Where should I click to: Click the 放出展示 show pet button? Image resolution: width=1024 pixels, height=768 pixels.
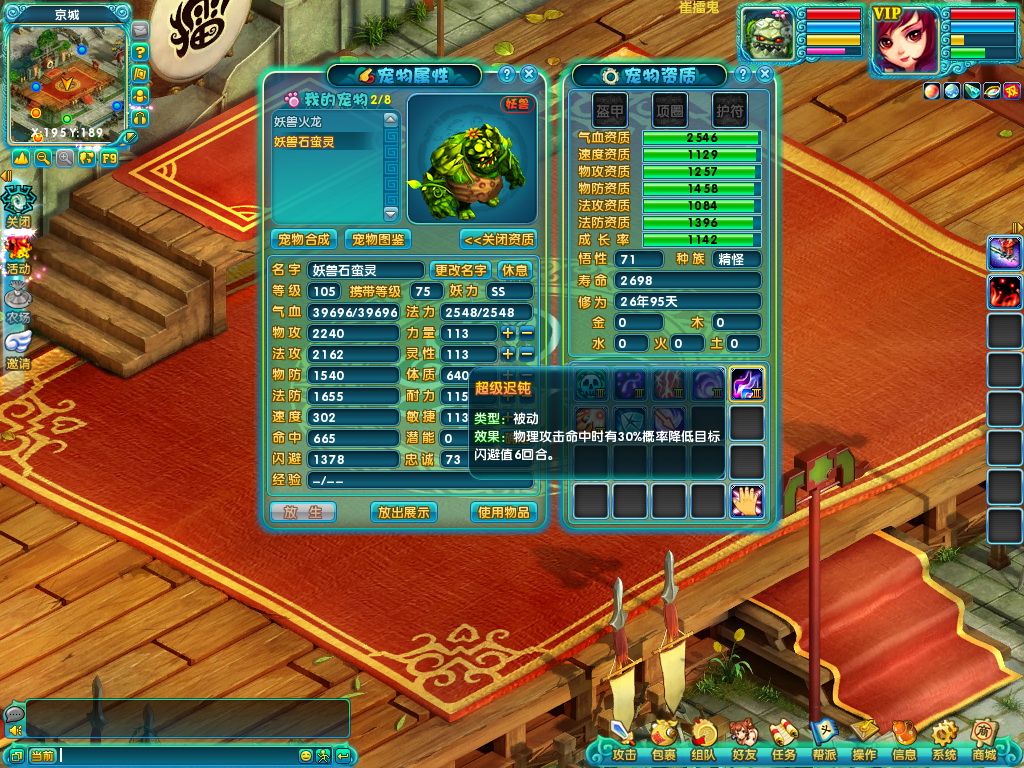(402, 512)
